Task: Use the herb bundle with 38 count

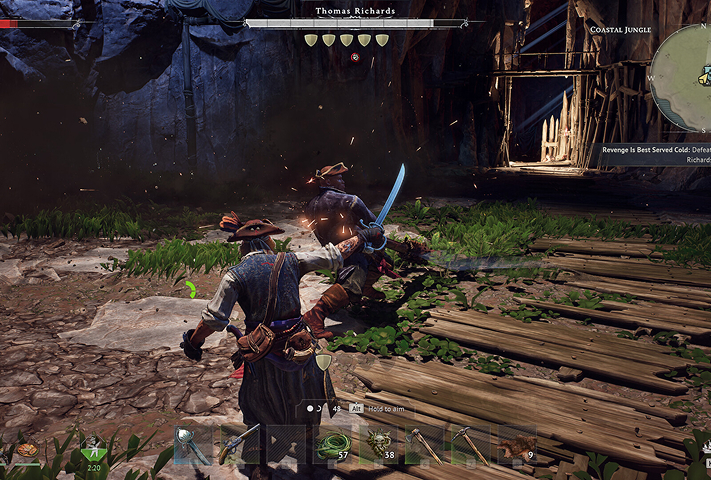Action: 377,445
